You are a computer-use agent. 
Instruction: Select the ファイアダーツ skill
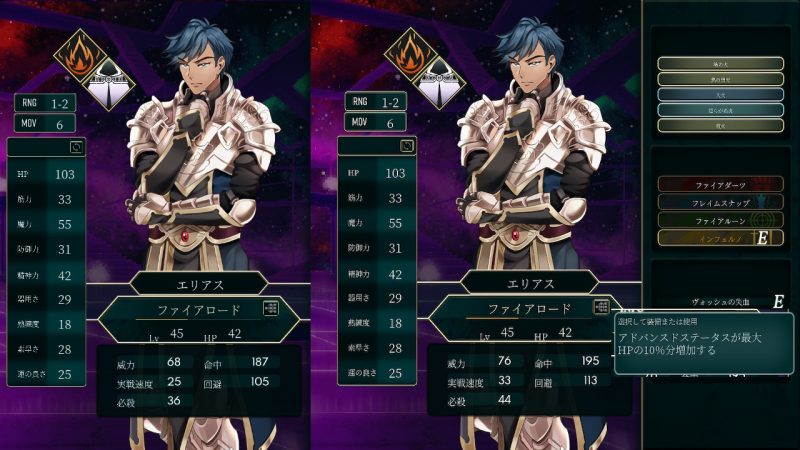point(720,184)
